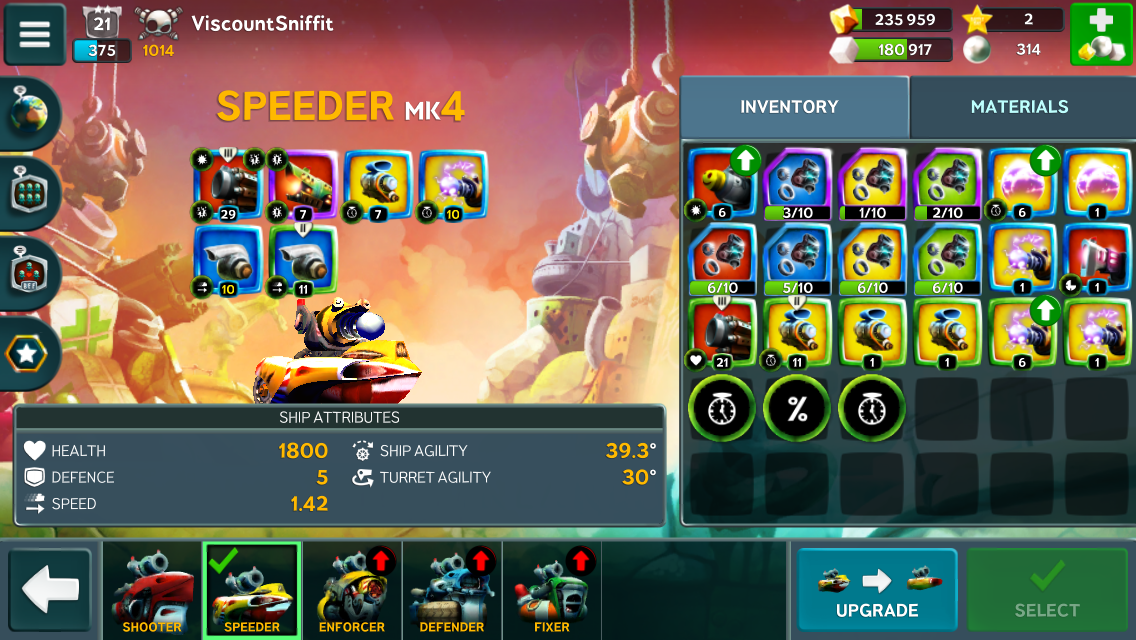The height and width of the screenshot is (640, 1136).
Task: Go back using the arrow button
Action: pyautogui.click(x=50, y=590)
